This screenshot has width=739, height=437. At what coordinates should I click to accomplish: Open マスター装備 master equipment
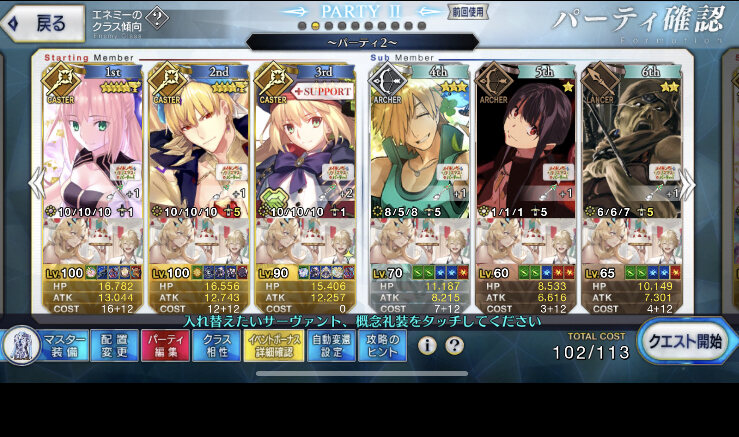tap(64, 345)
